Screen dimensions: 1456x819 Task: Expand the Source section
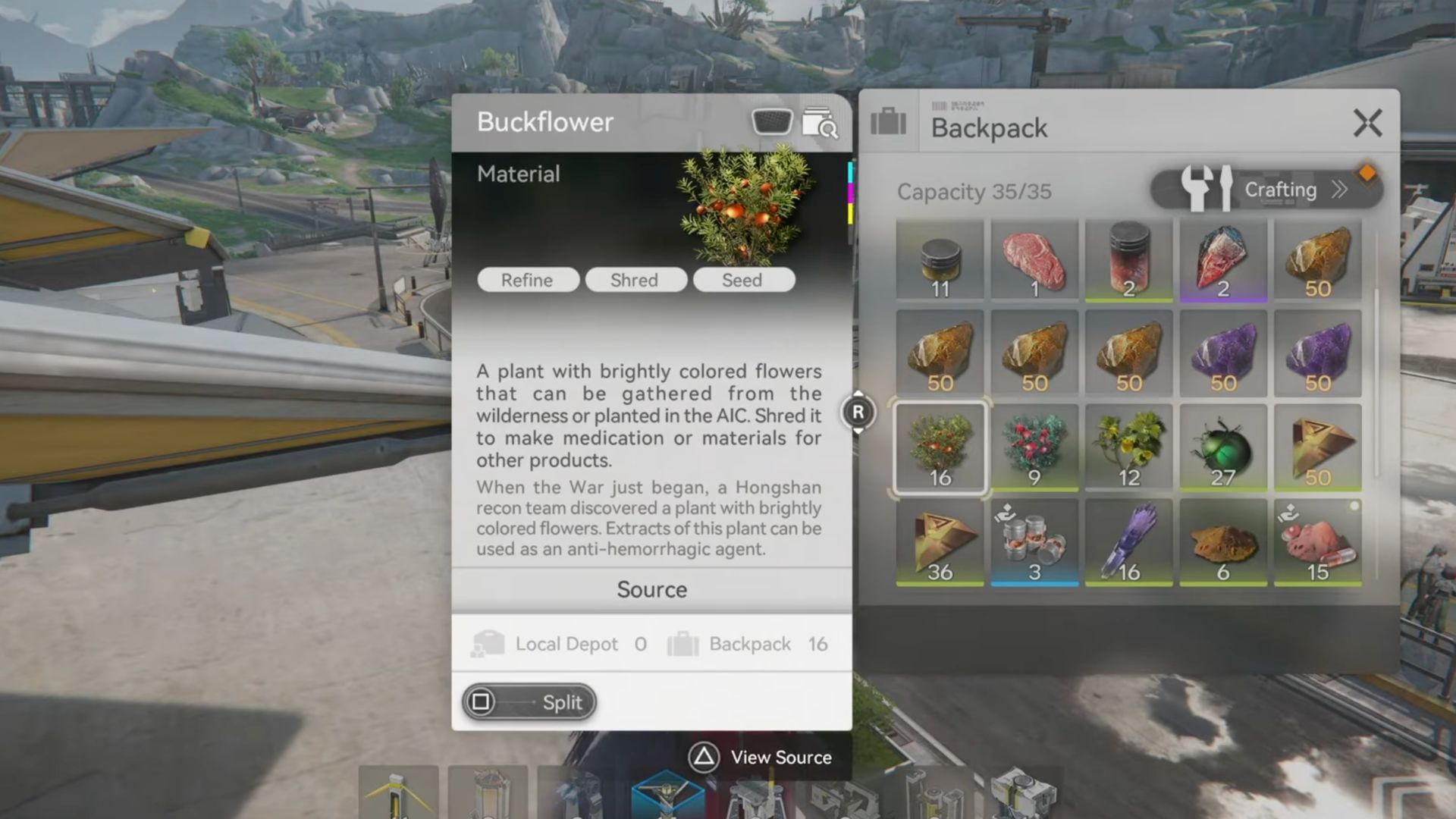point(652,589)
